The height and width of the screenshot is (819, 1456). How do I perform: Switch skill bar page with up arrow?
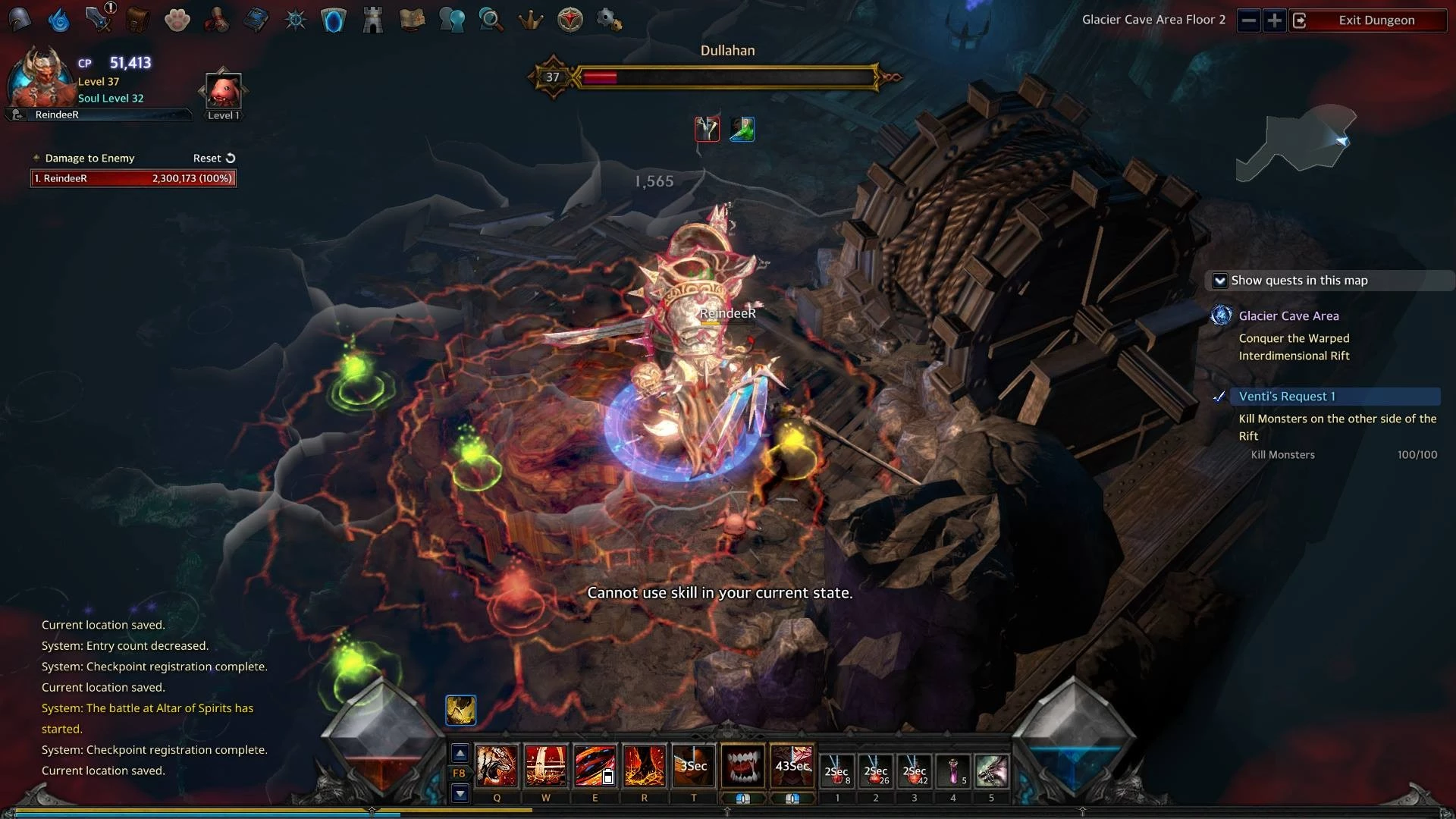click(460, 753)
